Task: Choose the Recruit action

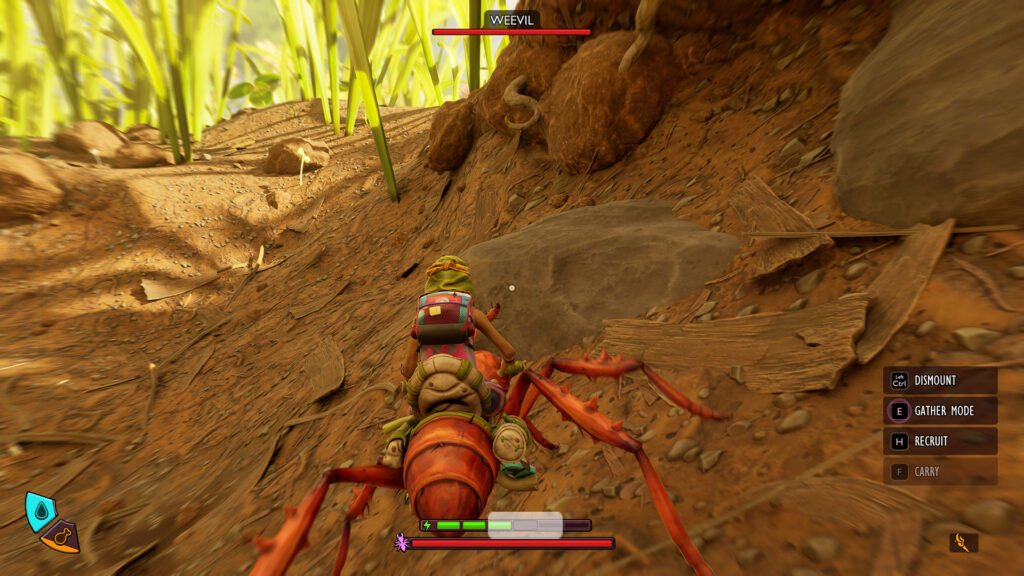Action: coord(939,441)
